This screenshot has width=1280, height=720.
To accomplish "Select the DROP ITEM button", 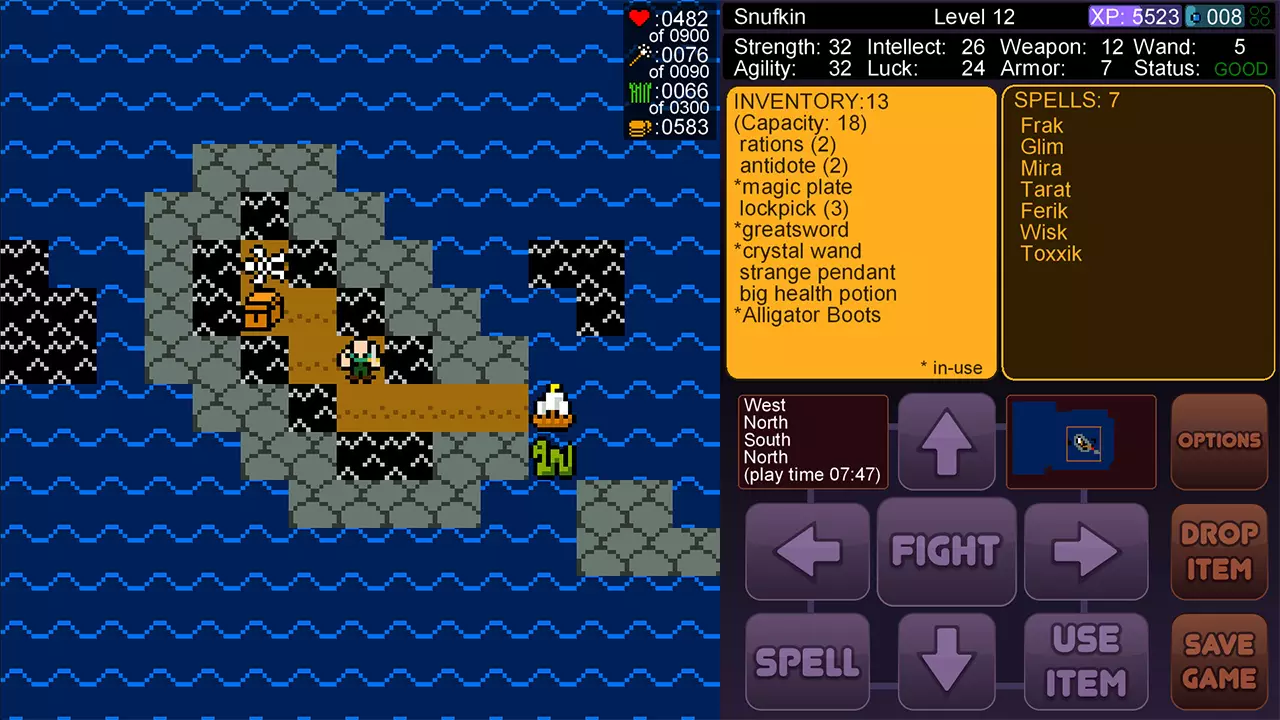I will (x=1219, y=551).
